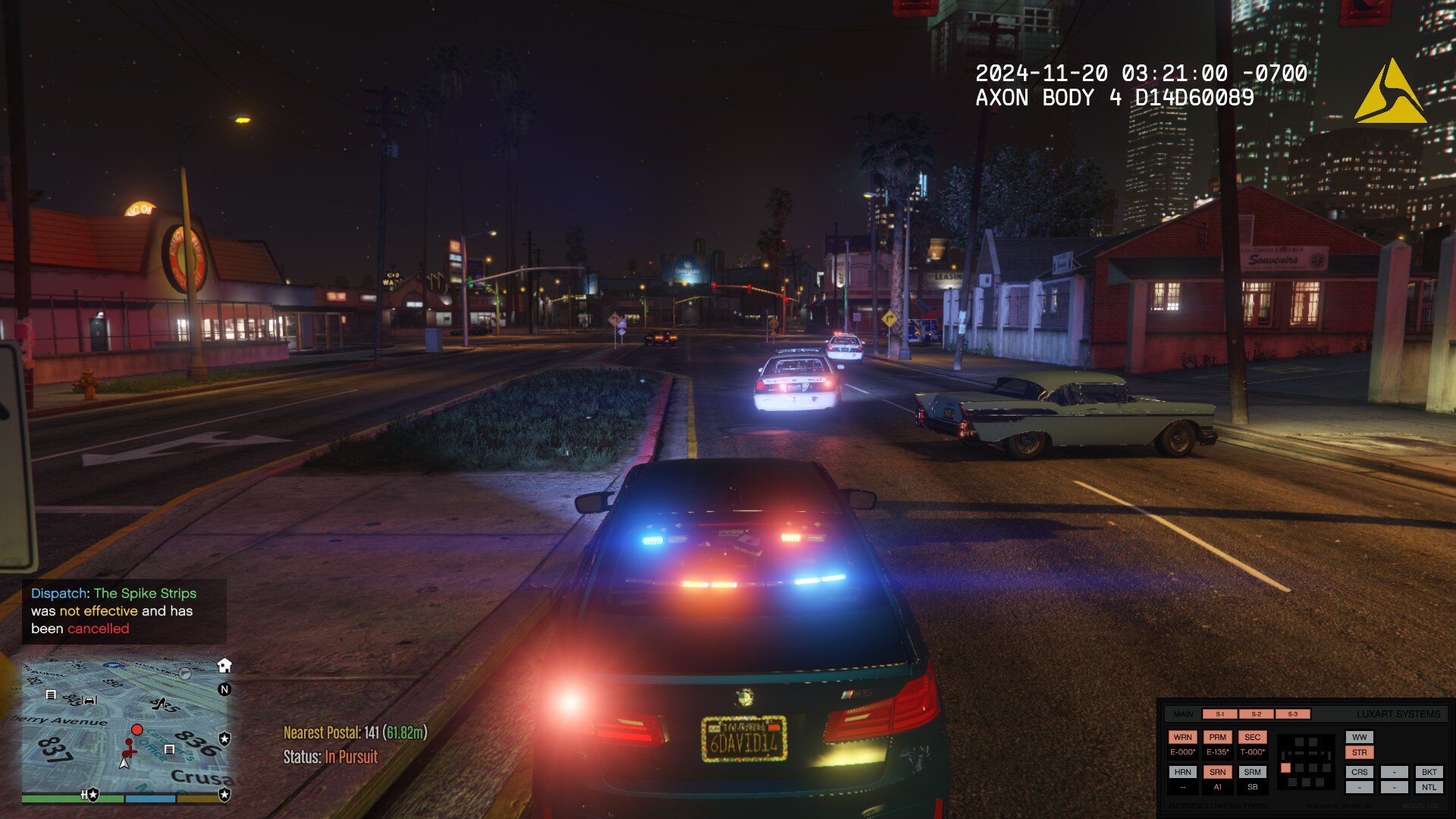Click the north compass marker on minimap
Viewport: 1456px width, 819px height.
point(224,689)
